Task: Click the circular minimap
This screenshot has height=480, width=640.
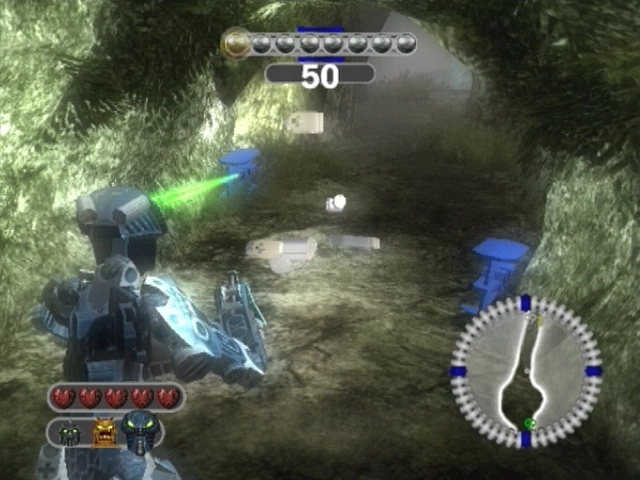Action: (x=526, y=372)
